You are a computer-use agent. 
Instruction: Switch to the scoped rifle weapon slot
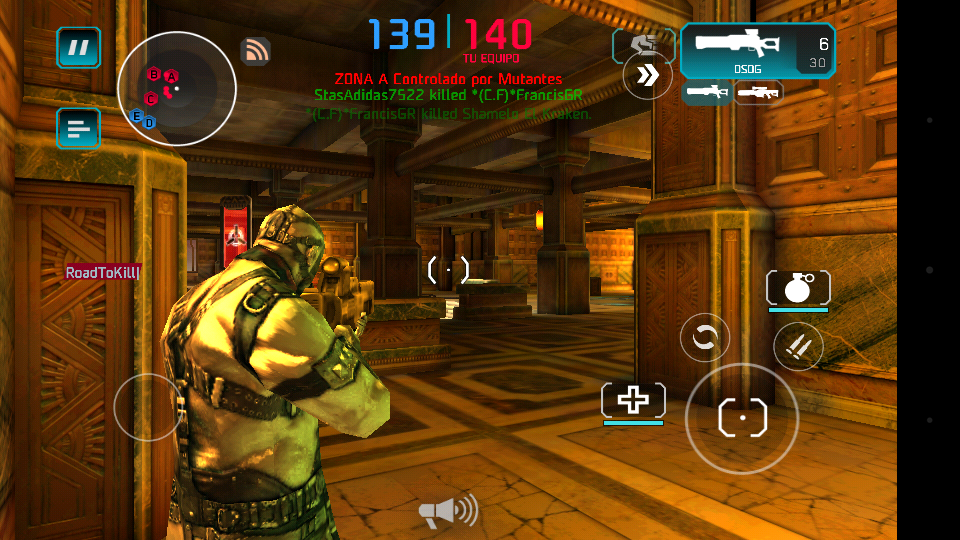759,93
